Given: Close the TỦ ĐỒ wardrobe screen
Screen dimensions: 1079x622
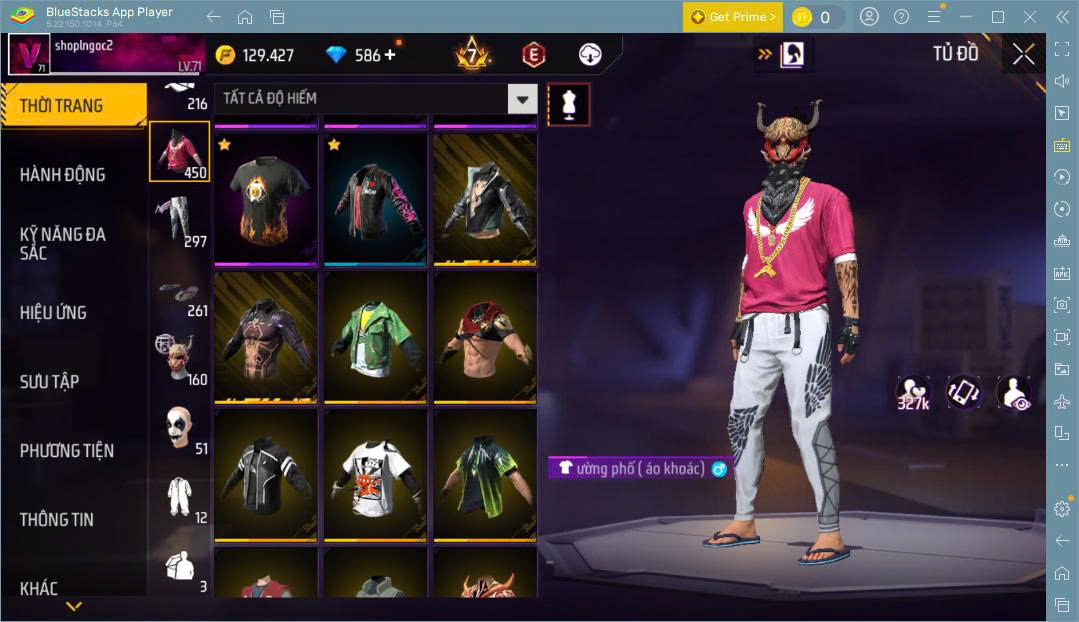Looking at the screenshot, I should (x=1023, y=54).
